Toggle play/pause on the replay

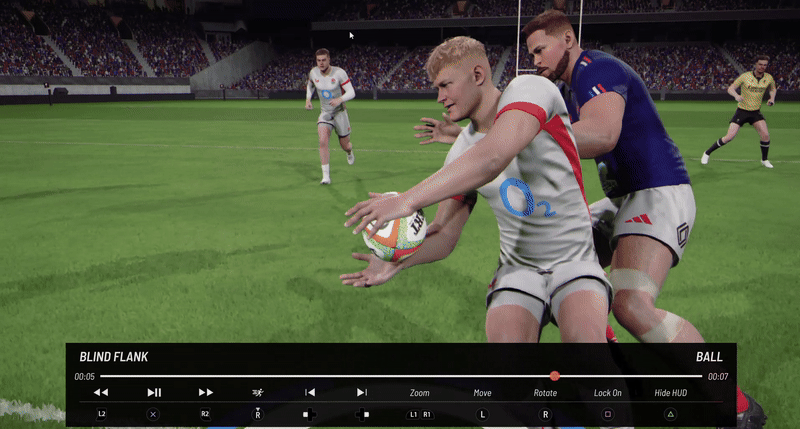coord(154,393)
